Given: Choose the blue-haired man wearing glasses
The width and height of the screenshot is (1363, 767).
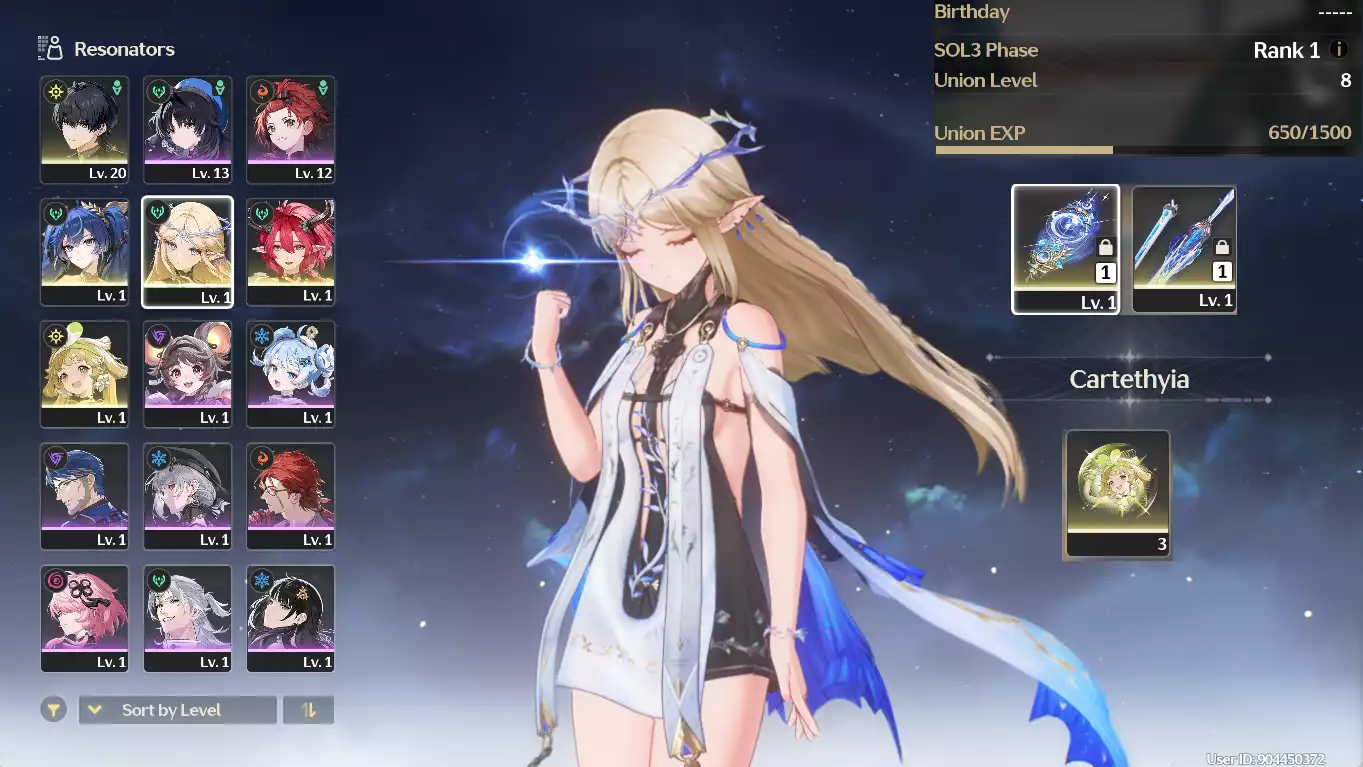Looking at the screenshot, I should coord(85,496).
